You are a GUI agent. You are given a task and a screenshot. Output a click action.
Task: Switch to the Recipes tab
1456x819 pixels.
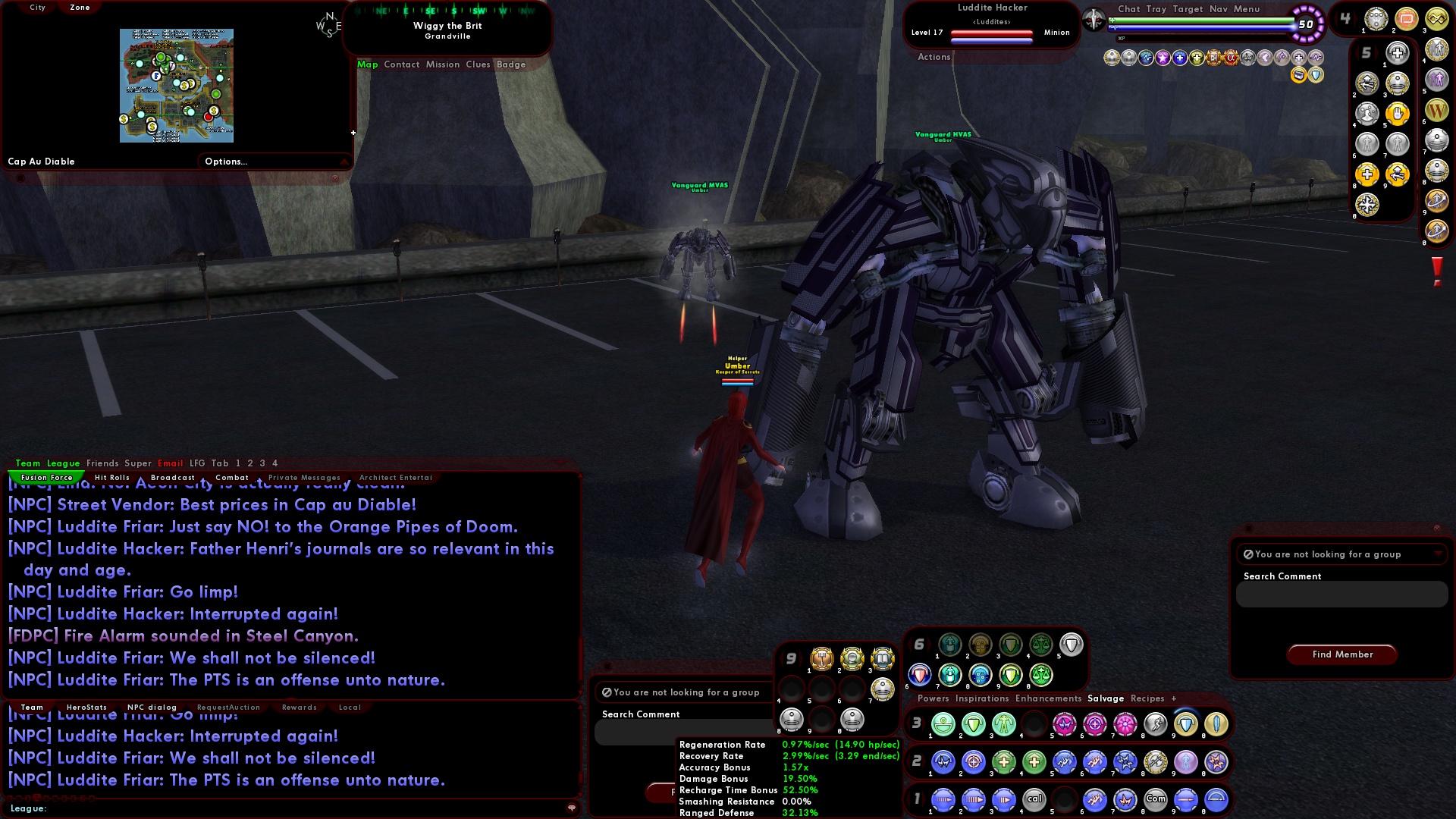click(x=1147, y=698)
